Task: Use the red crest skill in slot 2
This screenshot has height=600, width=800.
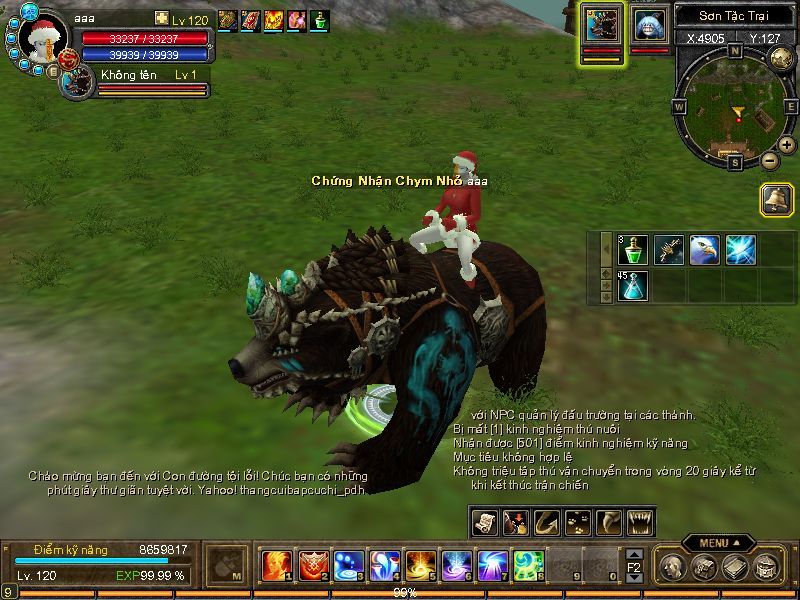Action: point(312,566)
